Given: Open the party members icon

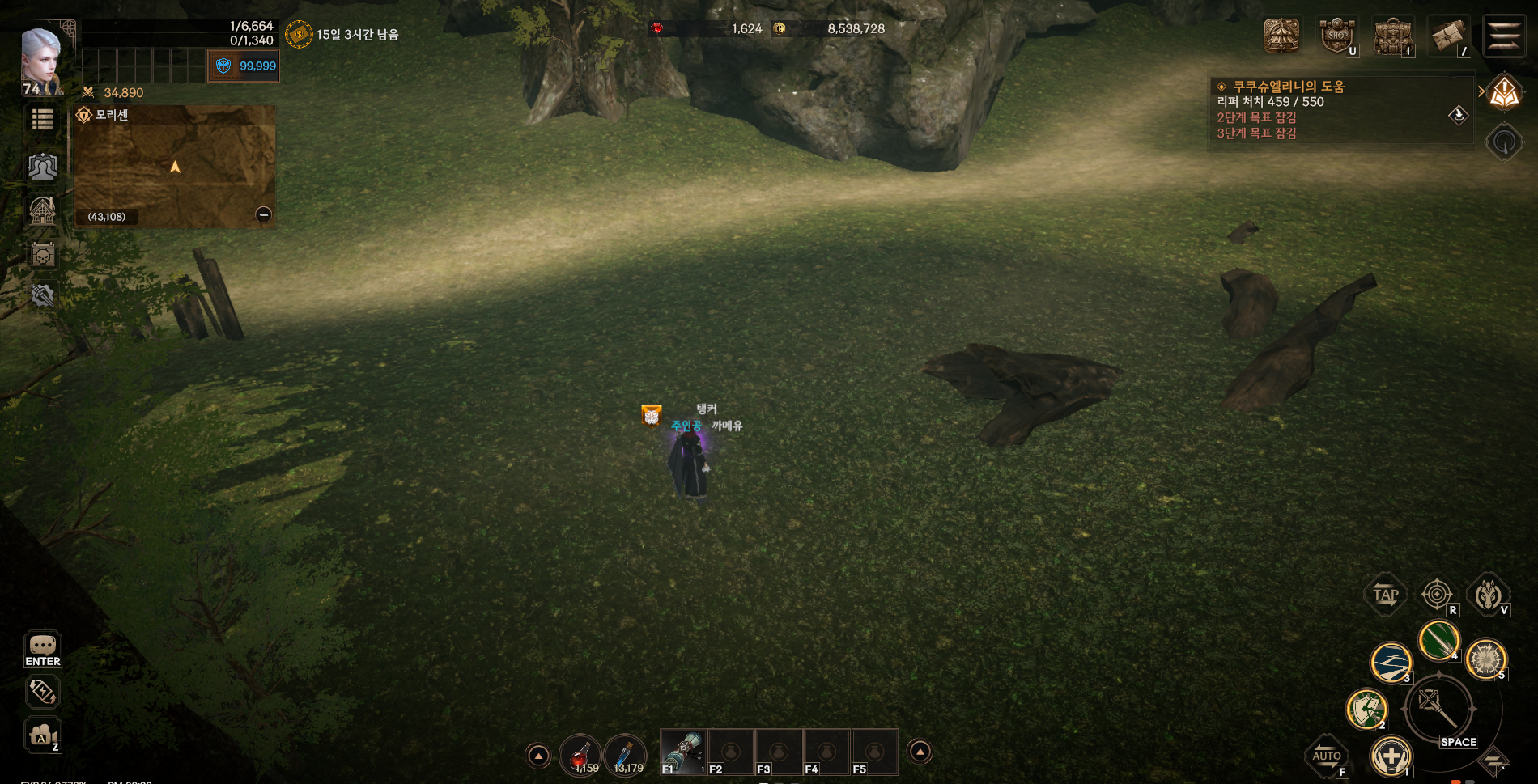Looking at the screenshot, I should tap(42, 167).
